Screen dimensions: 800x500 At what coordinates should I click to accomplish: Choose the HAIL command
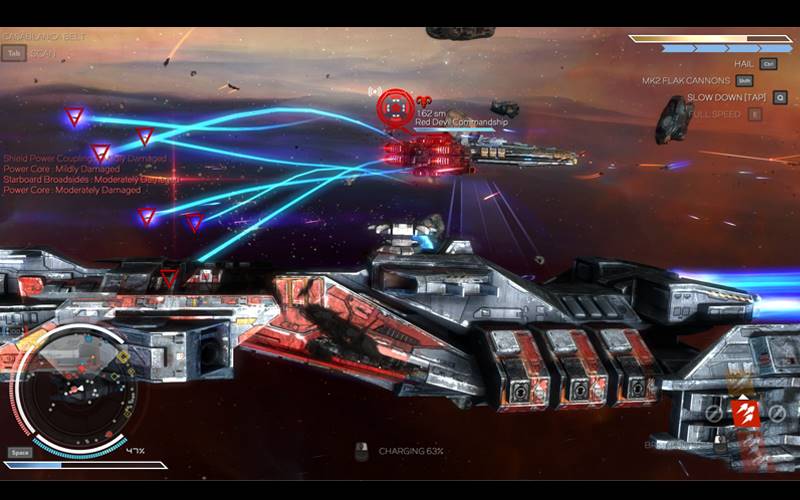pyautogui.click(x=744, y=63)
